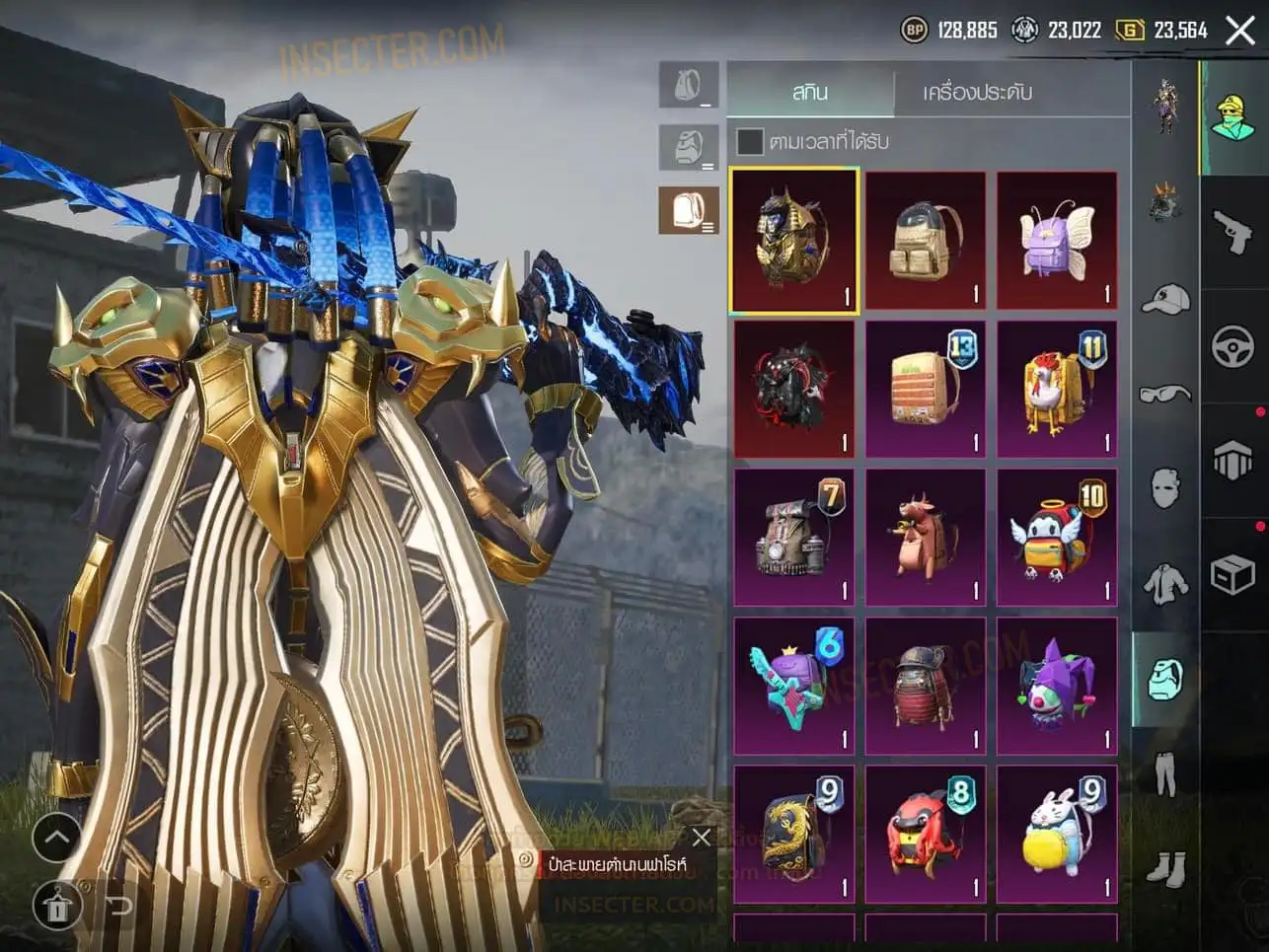Select the golden pharaoh backpack skin
The width and height of the screenshot is (1269, 952).
point(794,241)
